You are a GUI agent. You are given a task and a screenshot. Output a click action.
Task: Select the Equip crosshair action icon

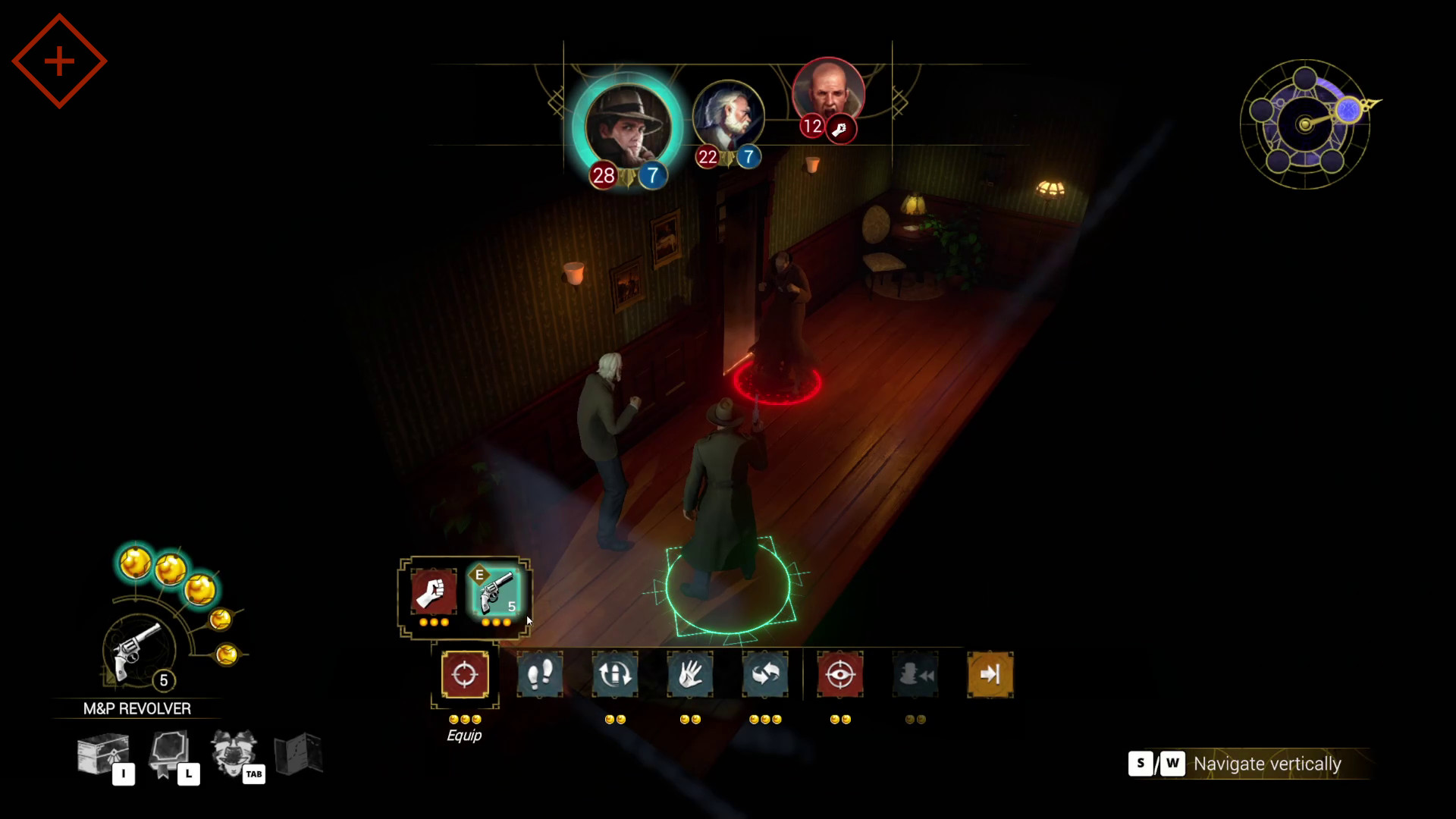tap(465, 675)
